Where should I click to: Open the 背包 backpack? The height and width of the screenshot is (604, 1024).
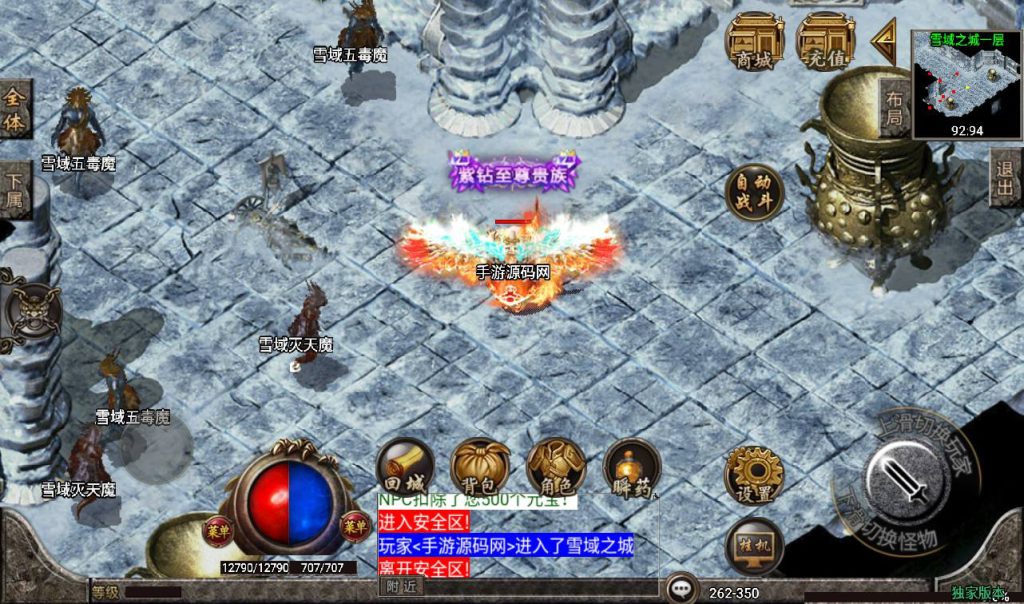click(480, 467)
